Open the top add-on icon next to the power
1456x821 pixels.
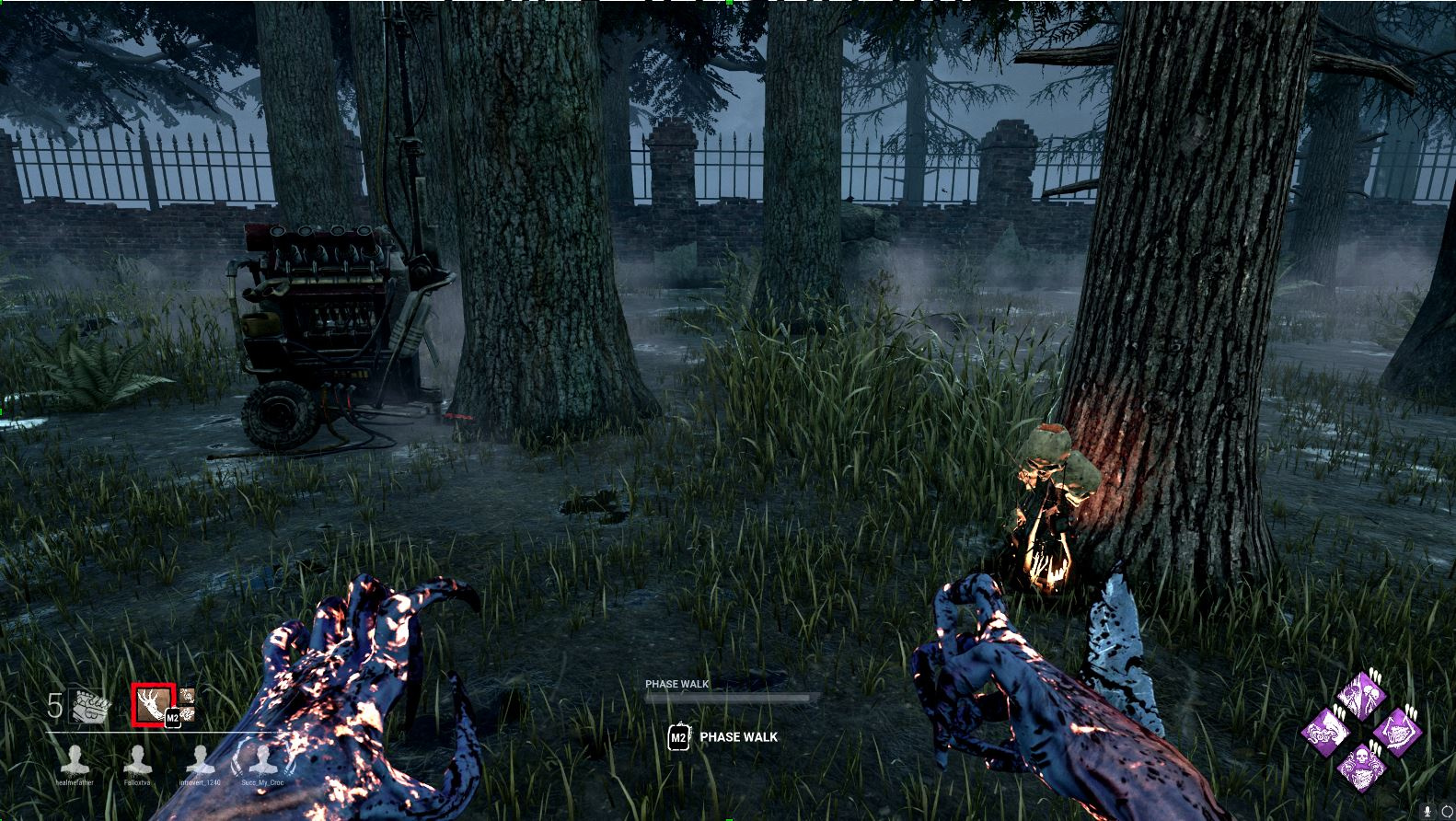tap(187, 697)
